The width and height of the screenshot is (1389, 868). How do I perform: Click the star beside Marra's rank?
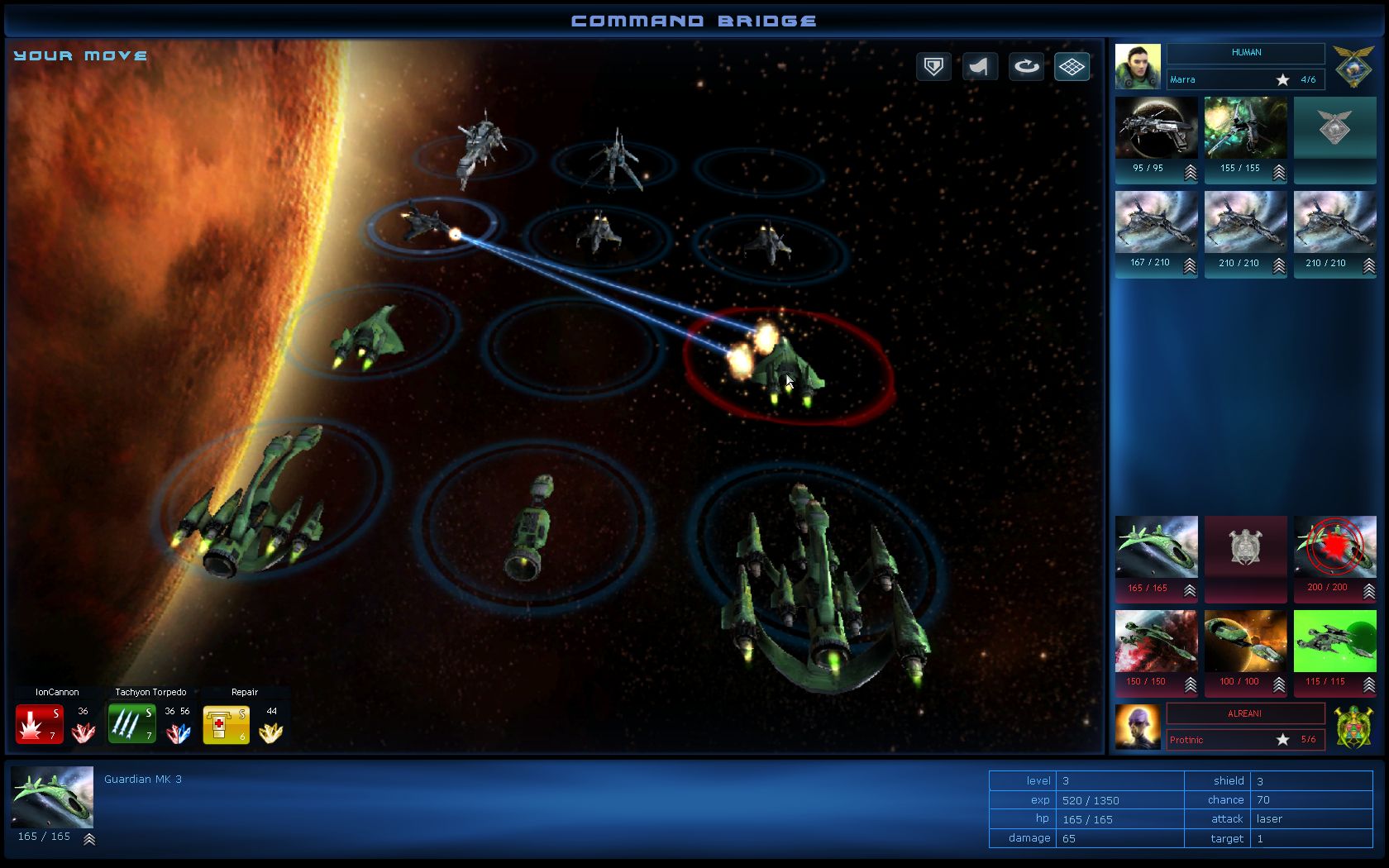click(x=1282, y=79)
